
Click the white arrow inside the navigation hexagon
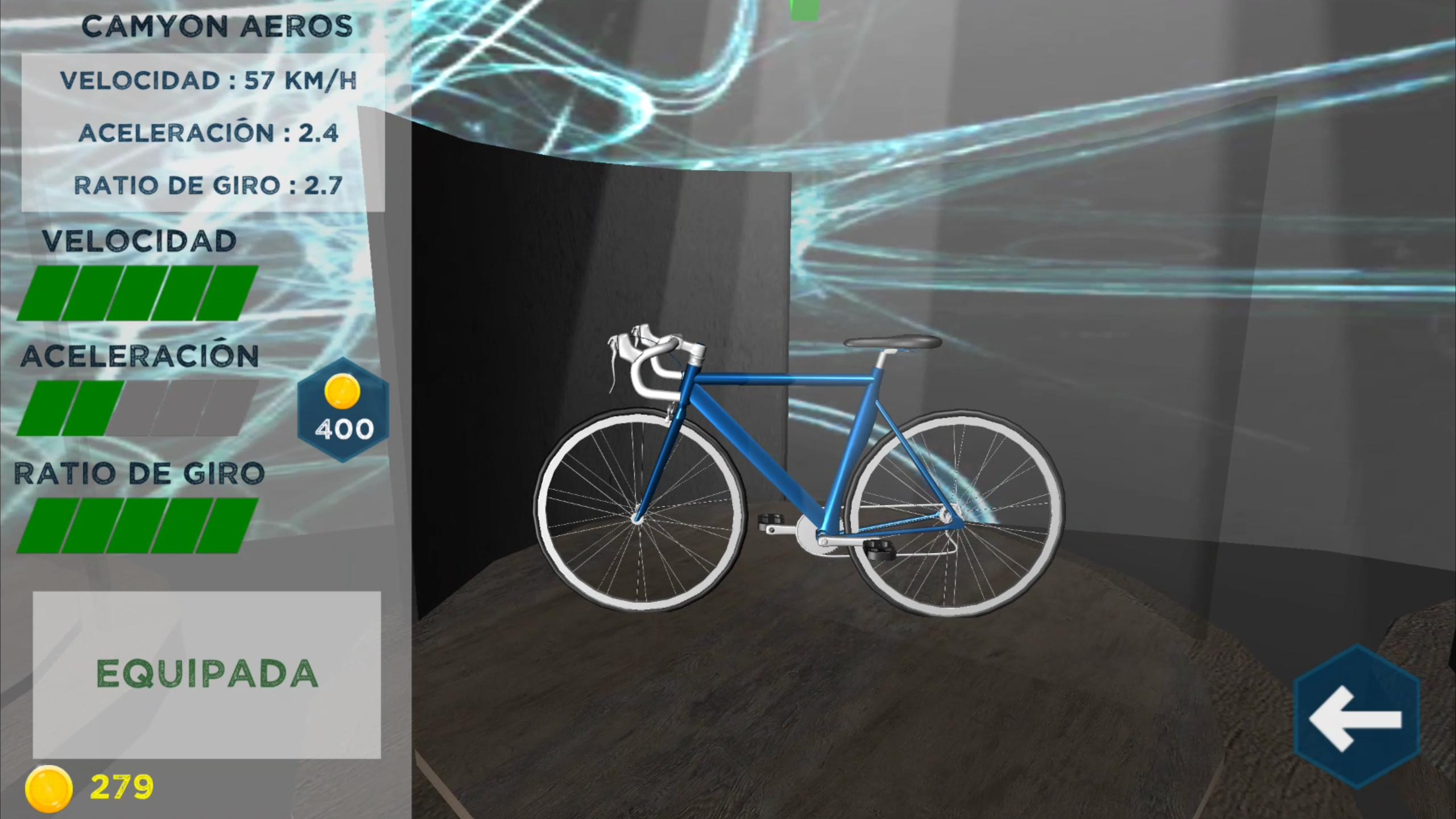coord(1355,719)
